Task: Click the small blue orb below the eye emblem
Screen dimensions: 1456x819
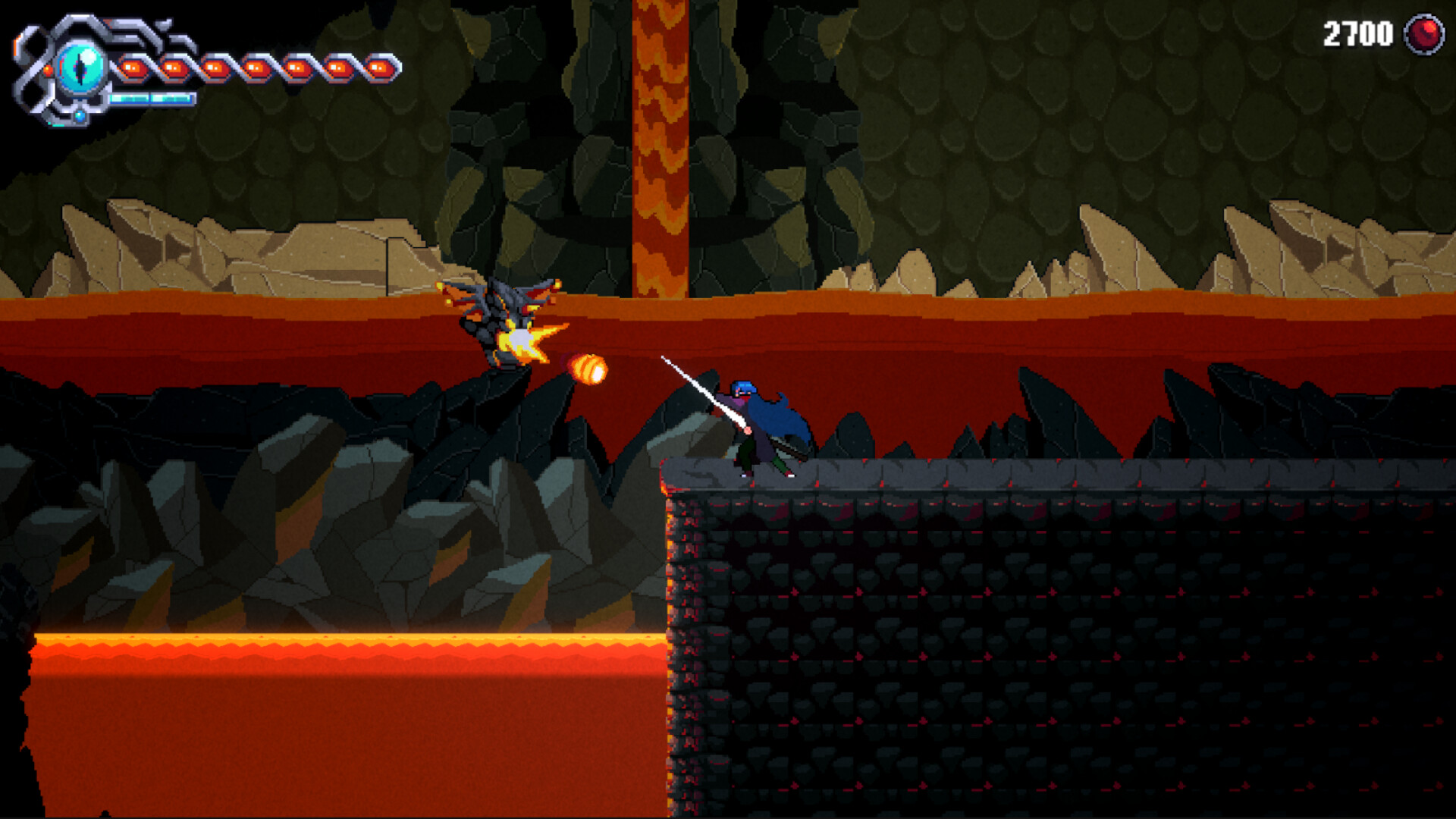Action: [x=80, y=116]
